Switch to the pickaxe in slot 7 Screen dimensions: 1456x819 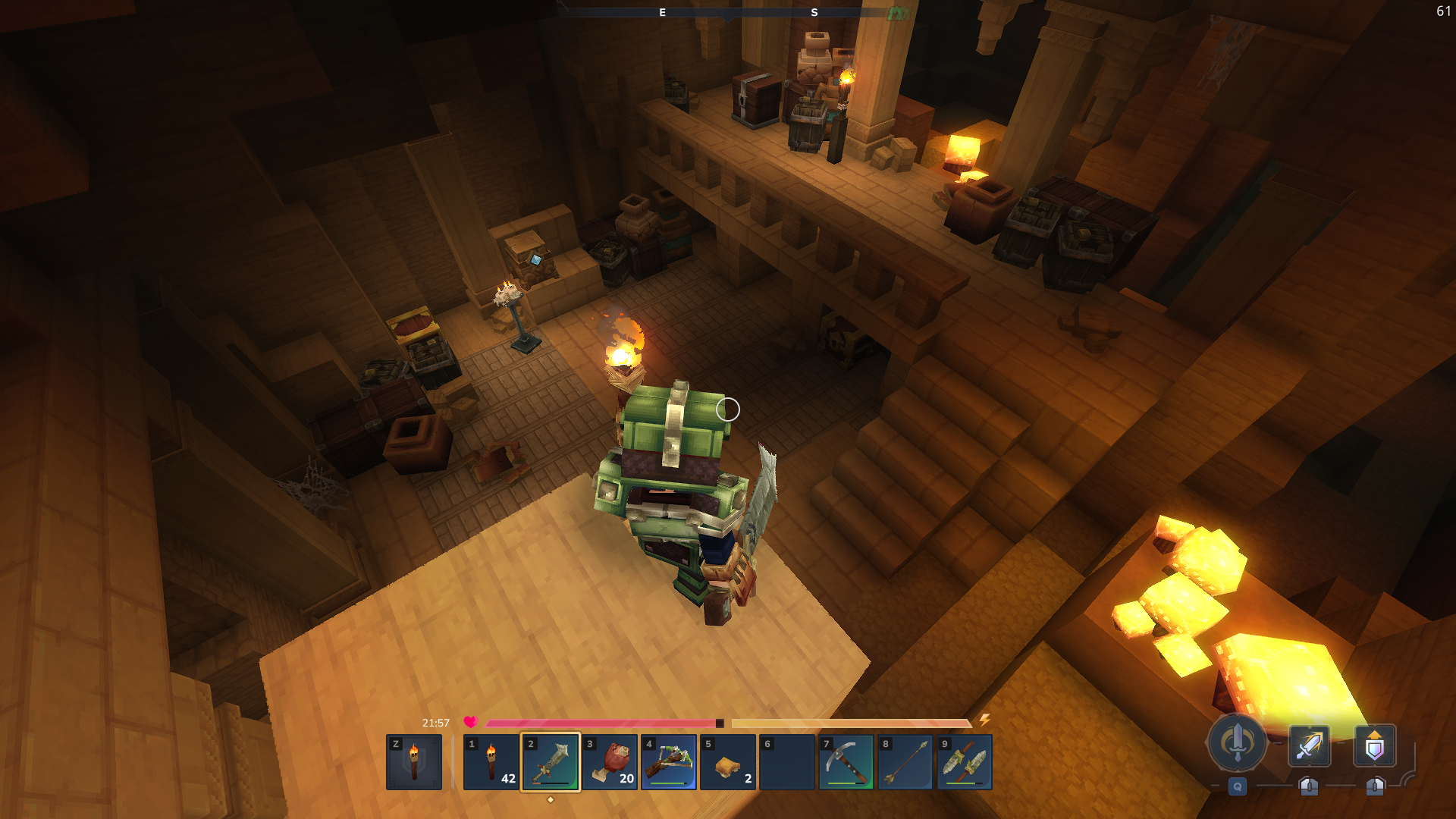point(846,762)
